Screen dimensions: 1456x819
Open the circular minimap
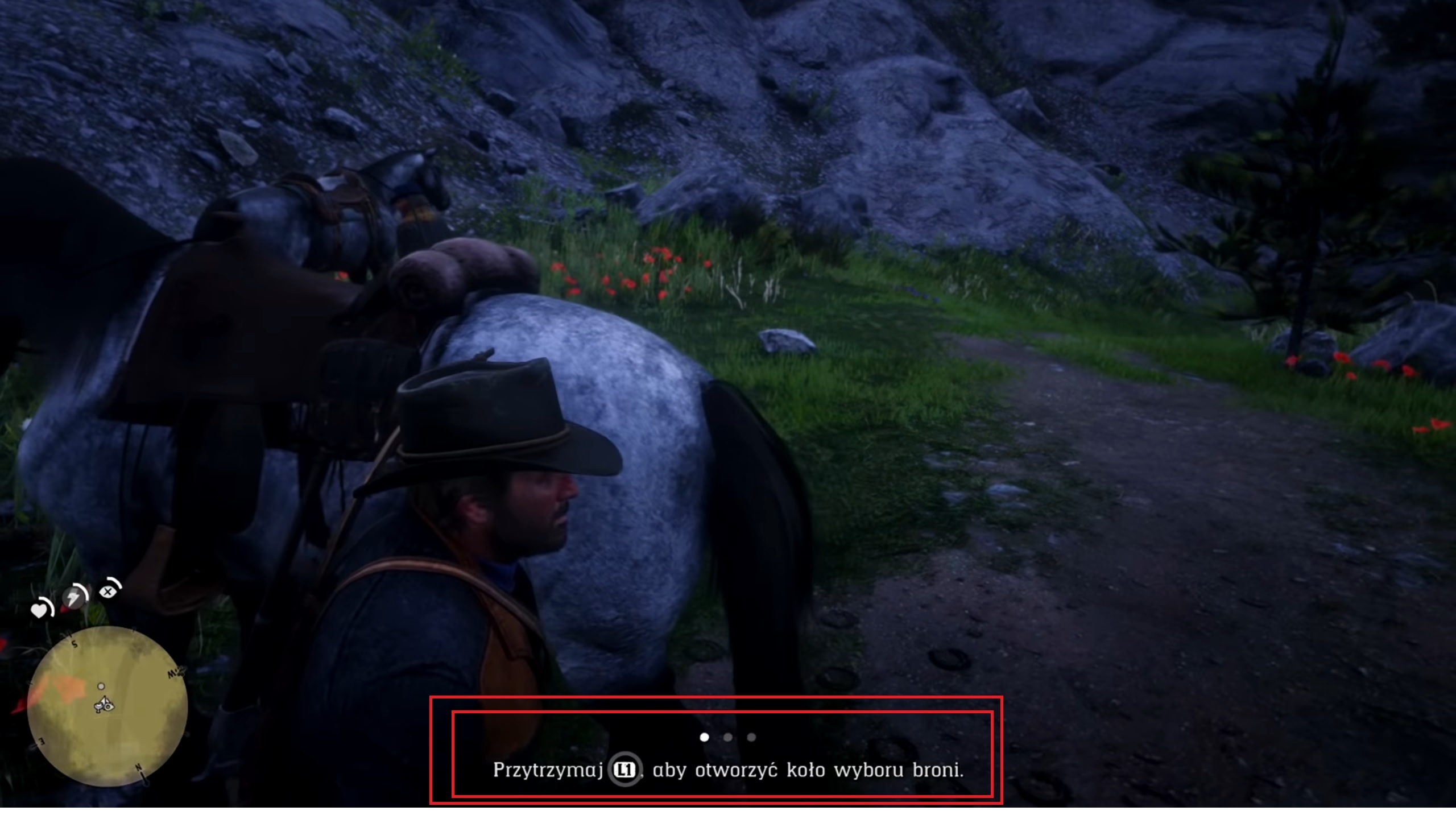(107, 706)
